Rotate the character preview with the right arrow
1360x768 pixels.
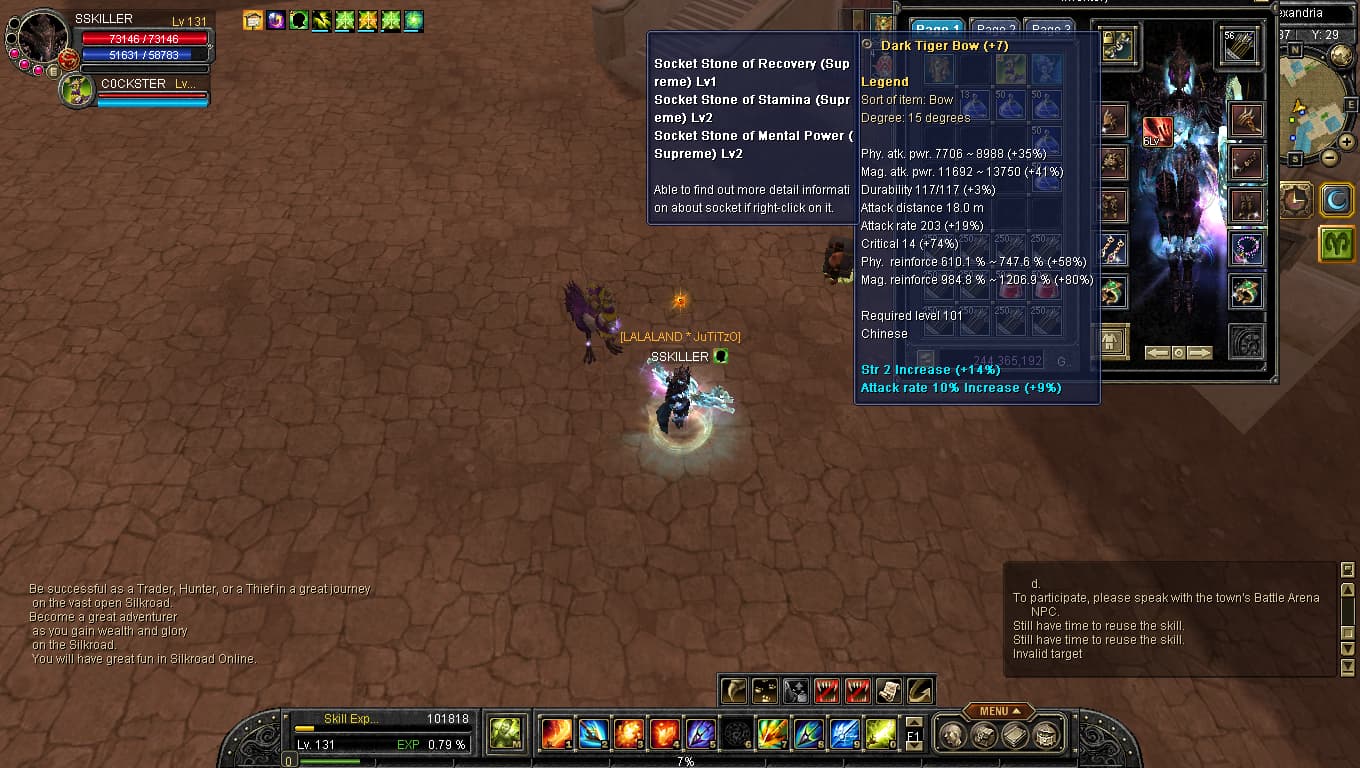tap(1199, 353)
